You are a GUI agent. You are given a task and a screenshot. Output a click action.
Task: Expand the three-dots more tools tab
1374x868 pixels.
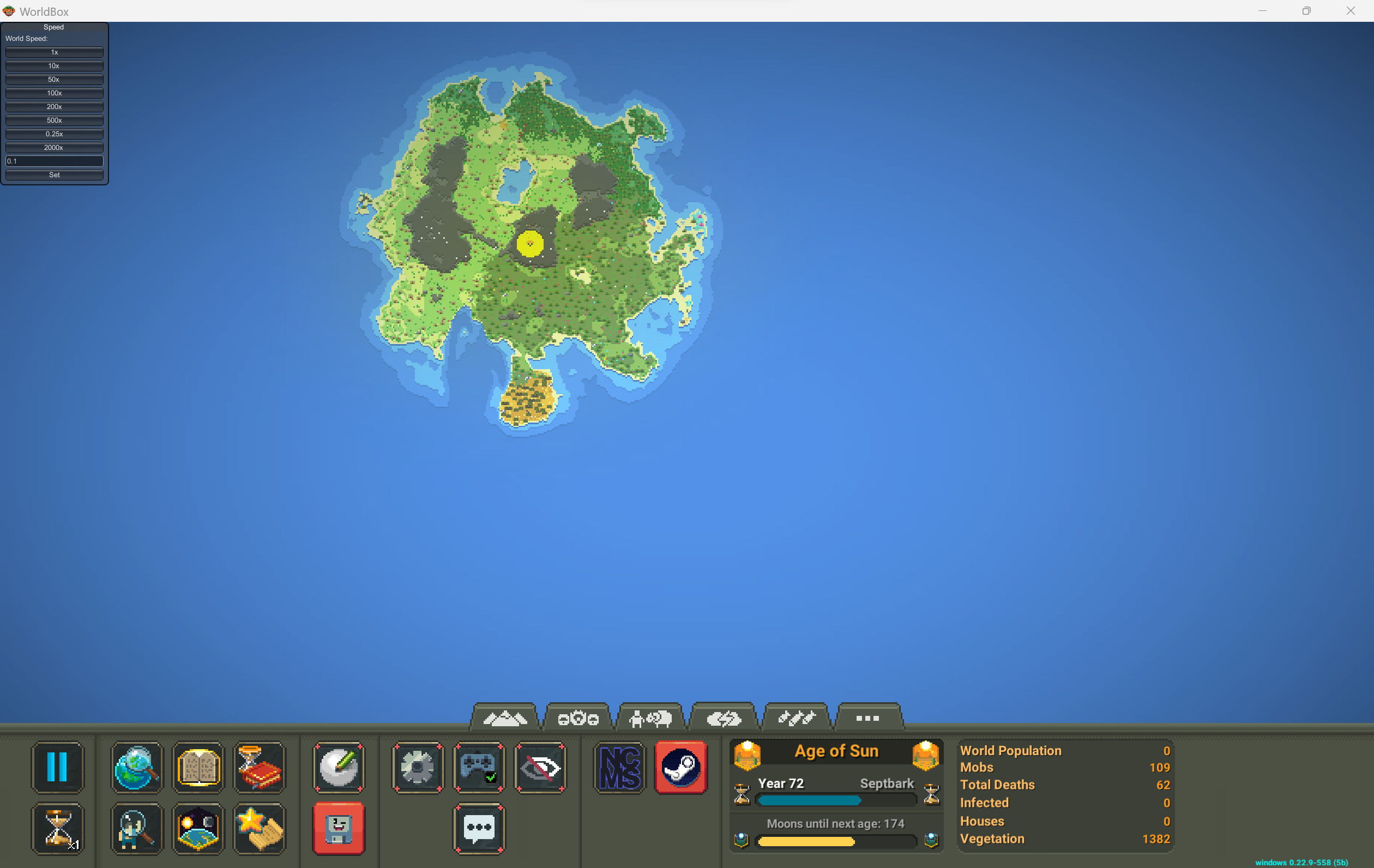click(867, 718)
